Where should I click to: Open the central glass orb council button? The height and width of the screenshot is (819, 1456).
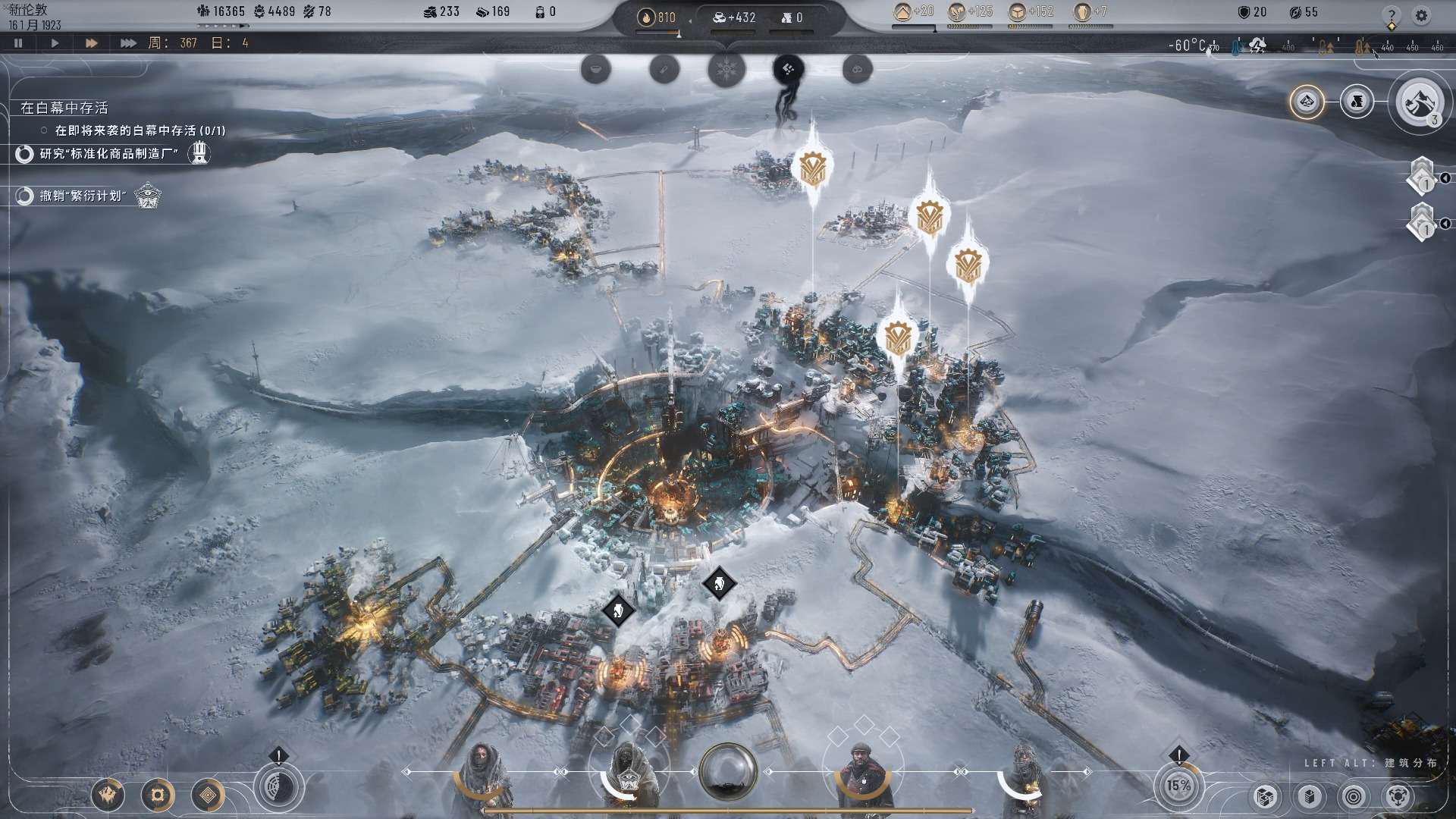[728, 772]
